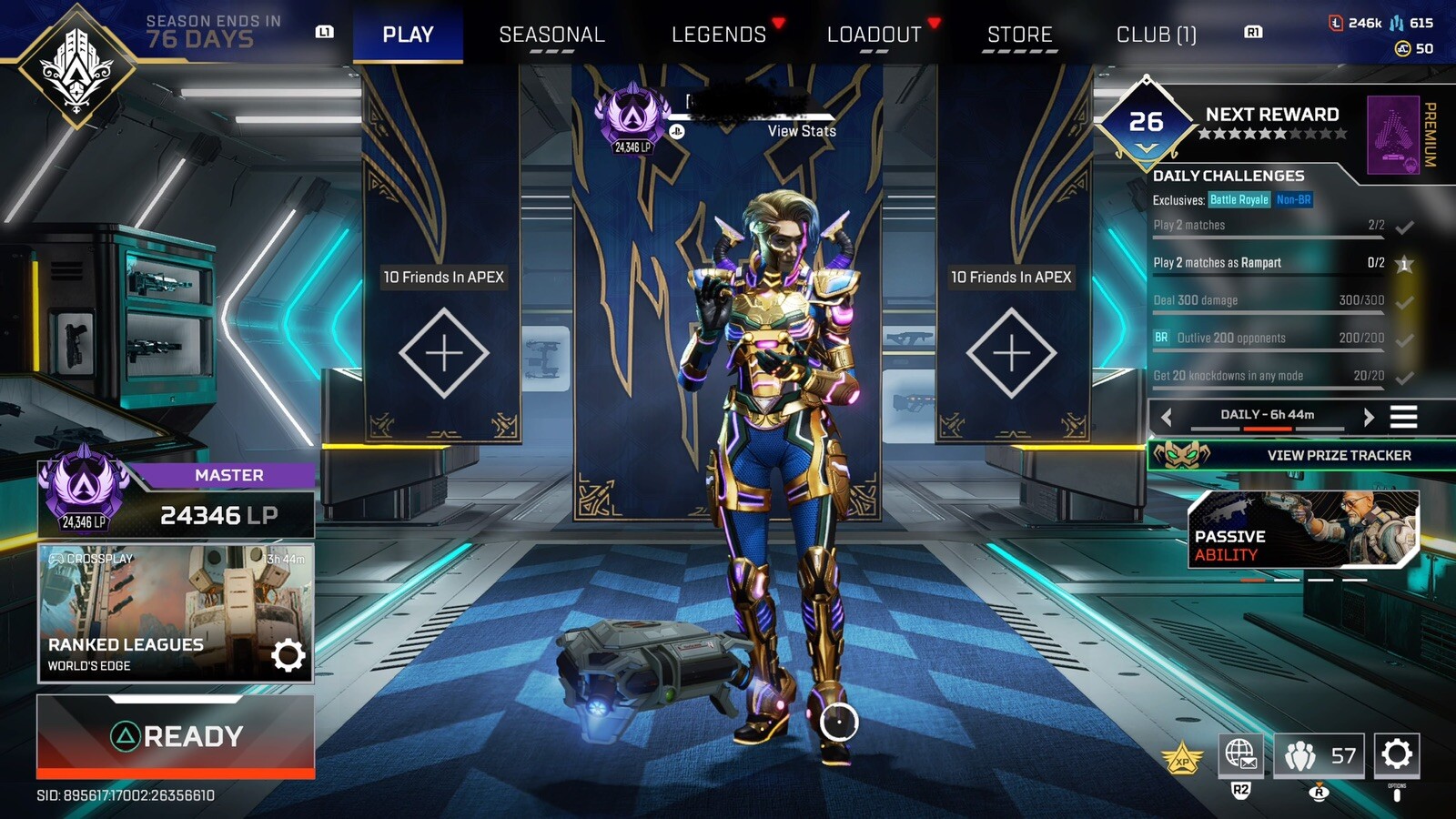Open the friends list showing 57

[1319, 755]
